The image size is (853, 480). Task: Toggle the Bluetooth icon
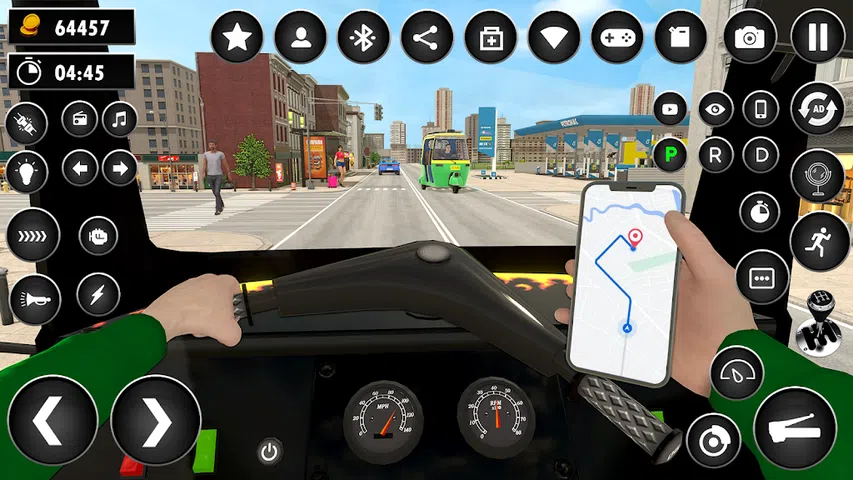tap(364, 37)
